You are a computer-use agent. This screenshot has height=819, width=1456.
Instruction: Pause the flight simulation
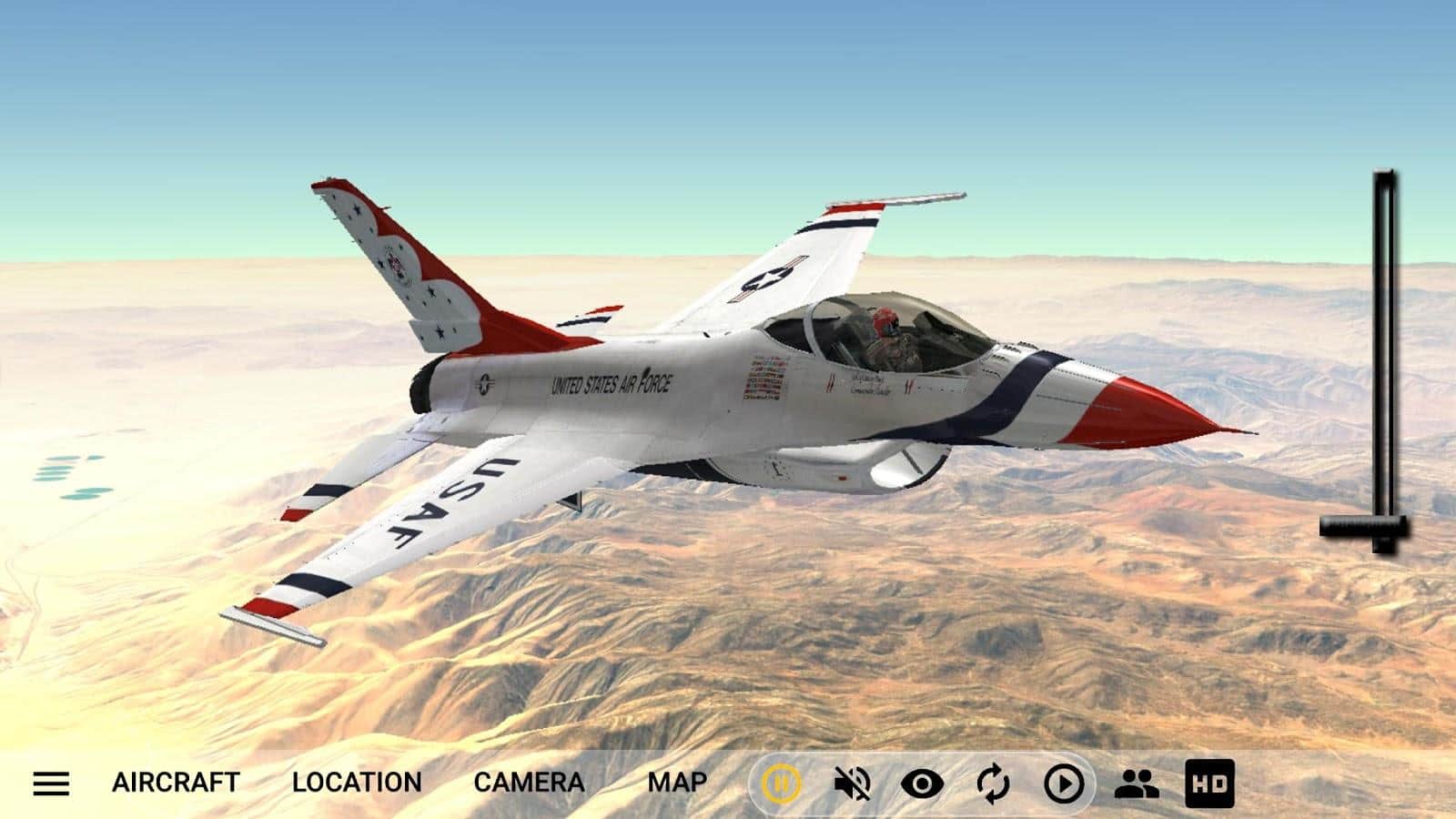coord(781,784)
